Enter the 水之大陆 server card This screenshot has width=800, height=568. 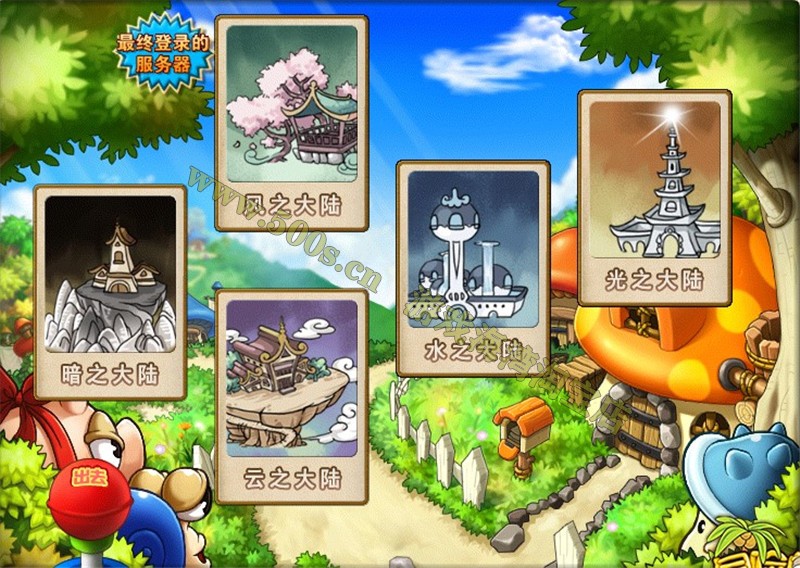pos(473,268)
